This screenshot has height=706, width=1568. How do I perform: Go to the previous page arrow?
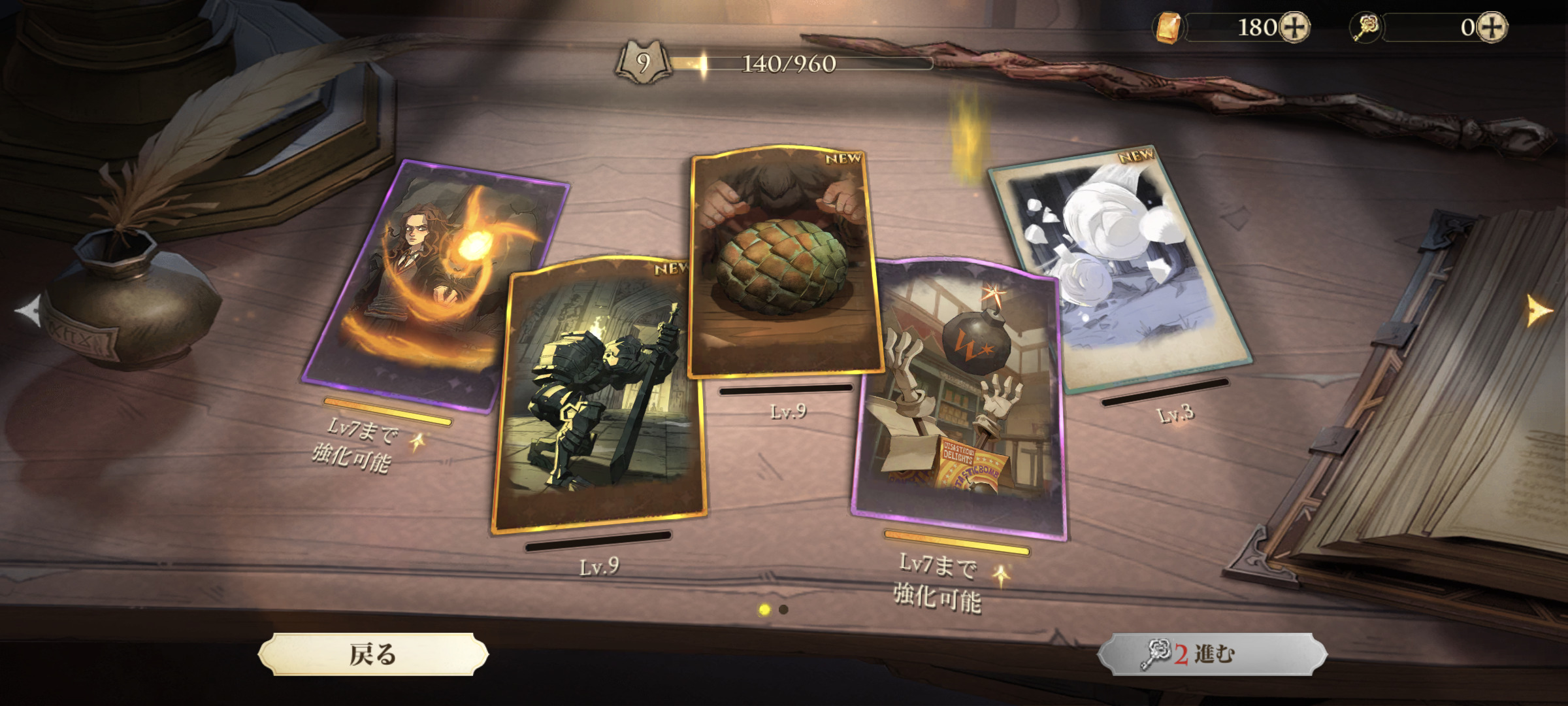click(x=27, y=311)
